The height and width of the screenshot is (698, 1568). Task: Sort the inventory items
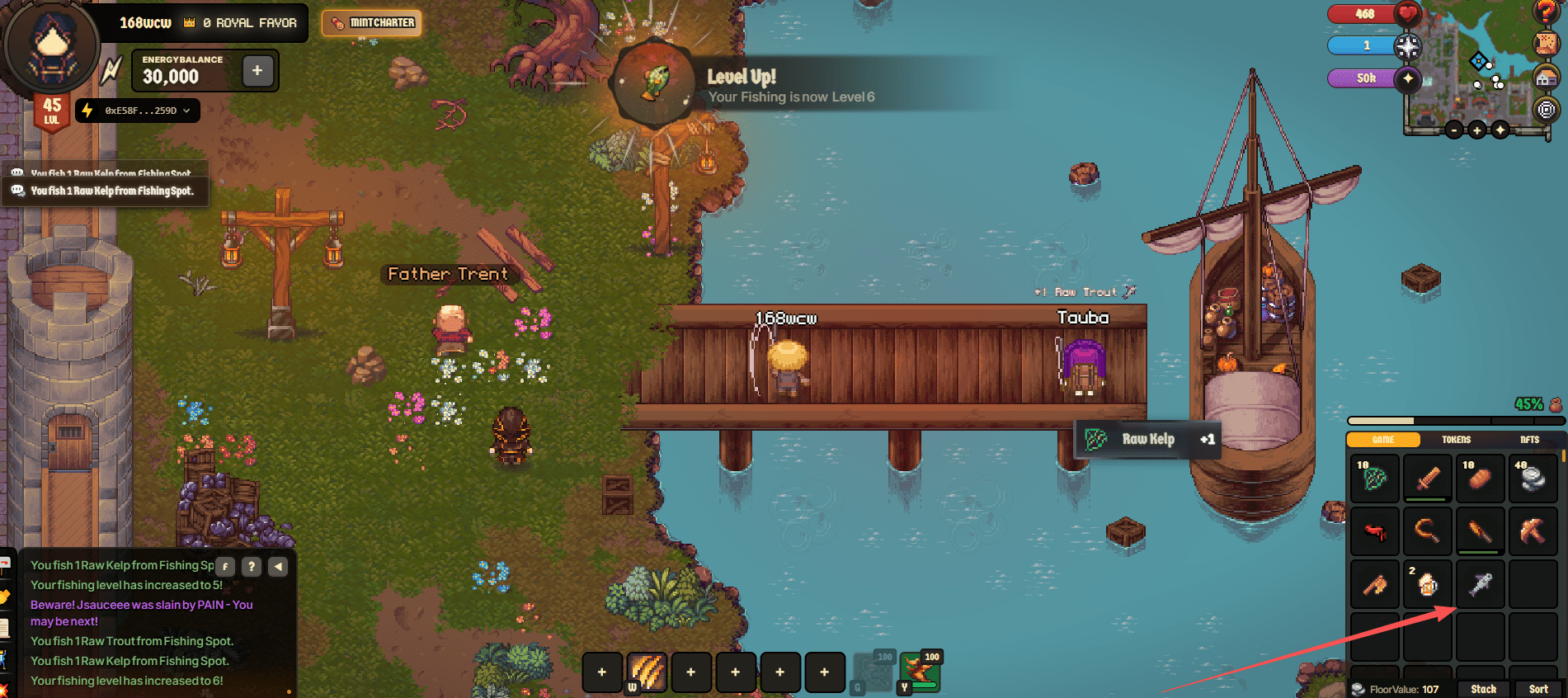tap(1538, 689)
